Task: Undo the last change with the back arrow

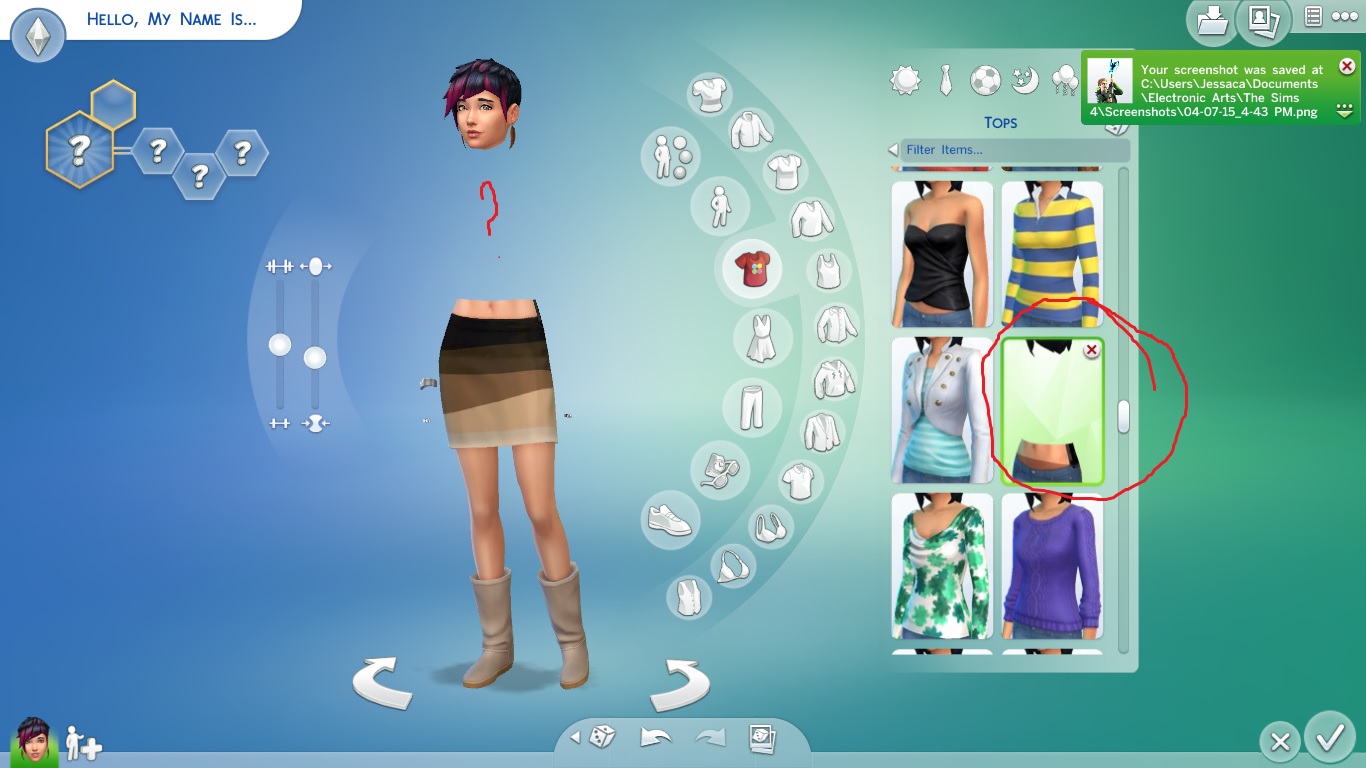Action: 655,736
